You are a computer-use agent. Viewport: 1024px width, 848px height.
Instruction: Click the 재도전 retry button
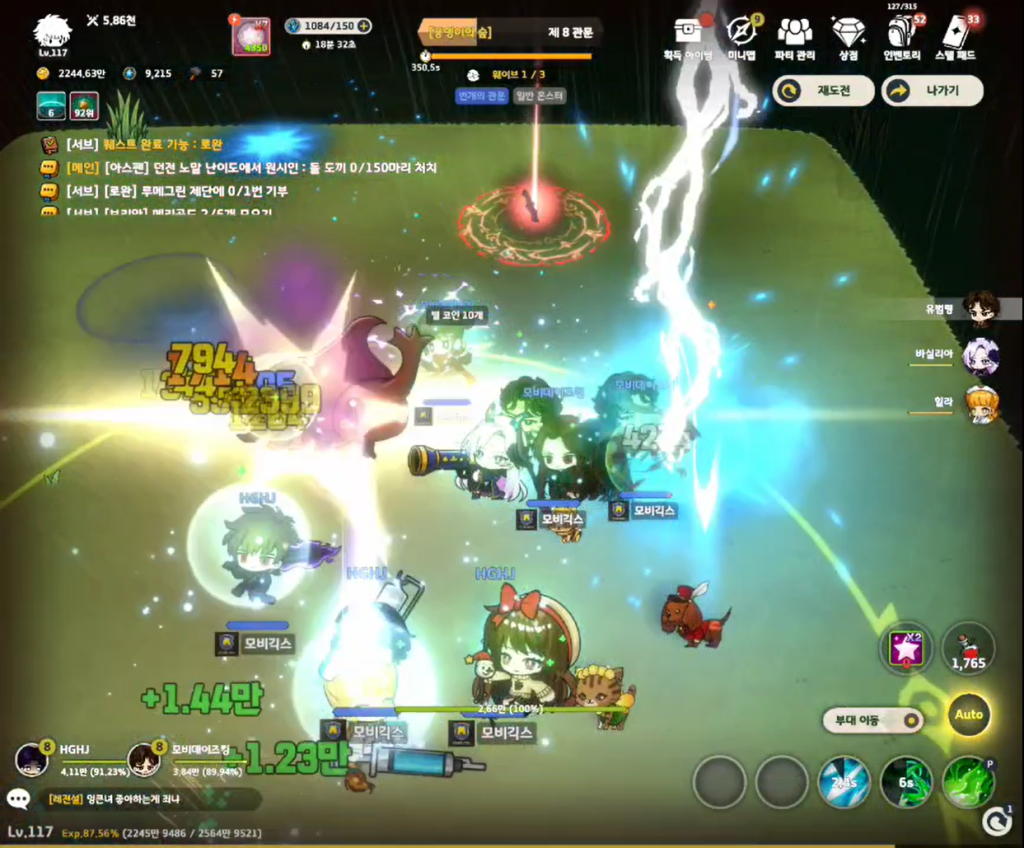pos(823,91)
